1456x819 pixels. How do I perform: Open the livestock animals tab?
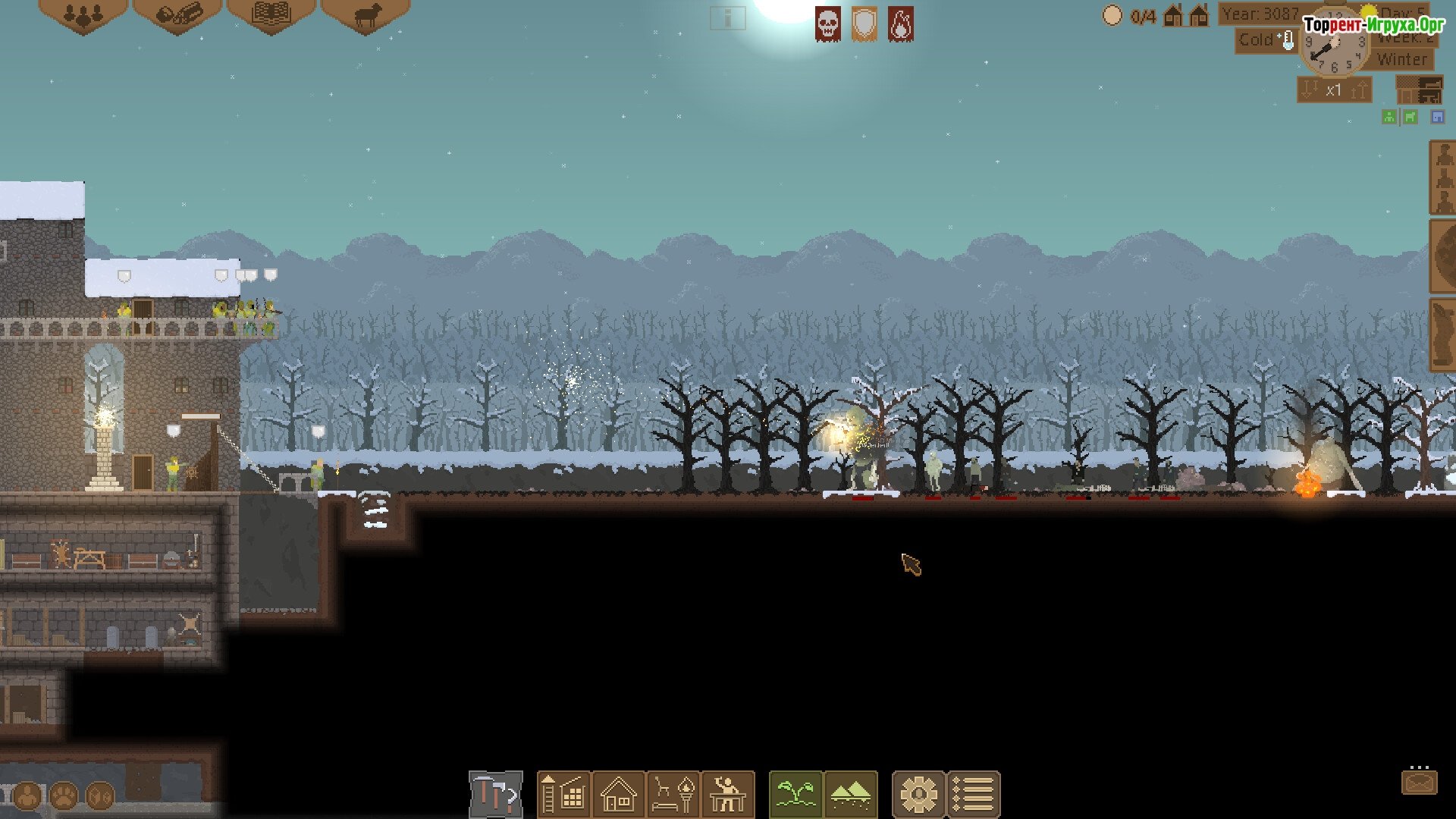pos(366,15)
